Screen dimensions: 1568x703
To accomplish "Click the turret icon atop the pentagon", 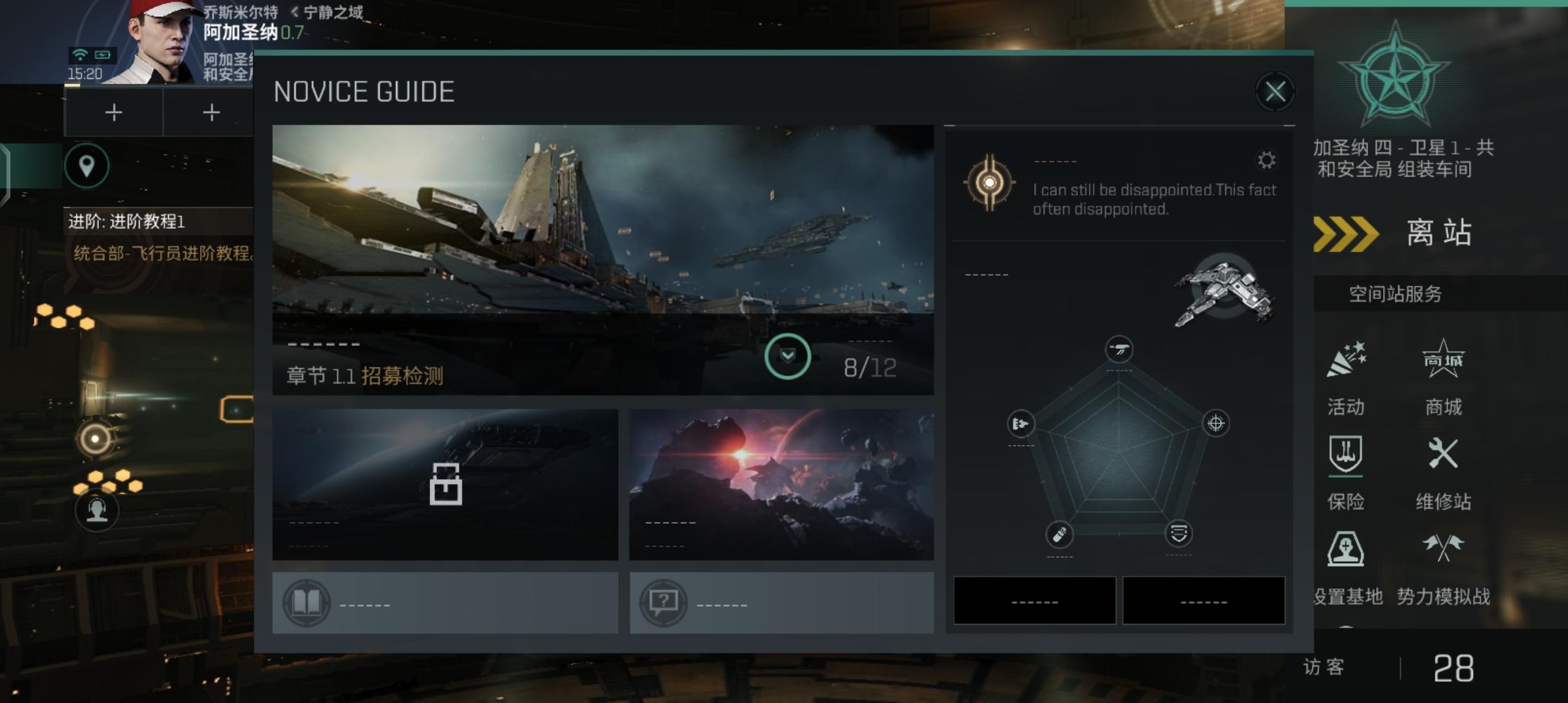I will click(1119, 349).
